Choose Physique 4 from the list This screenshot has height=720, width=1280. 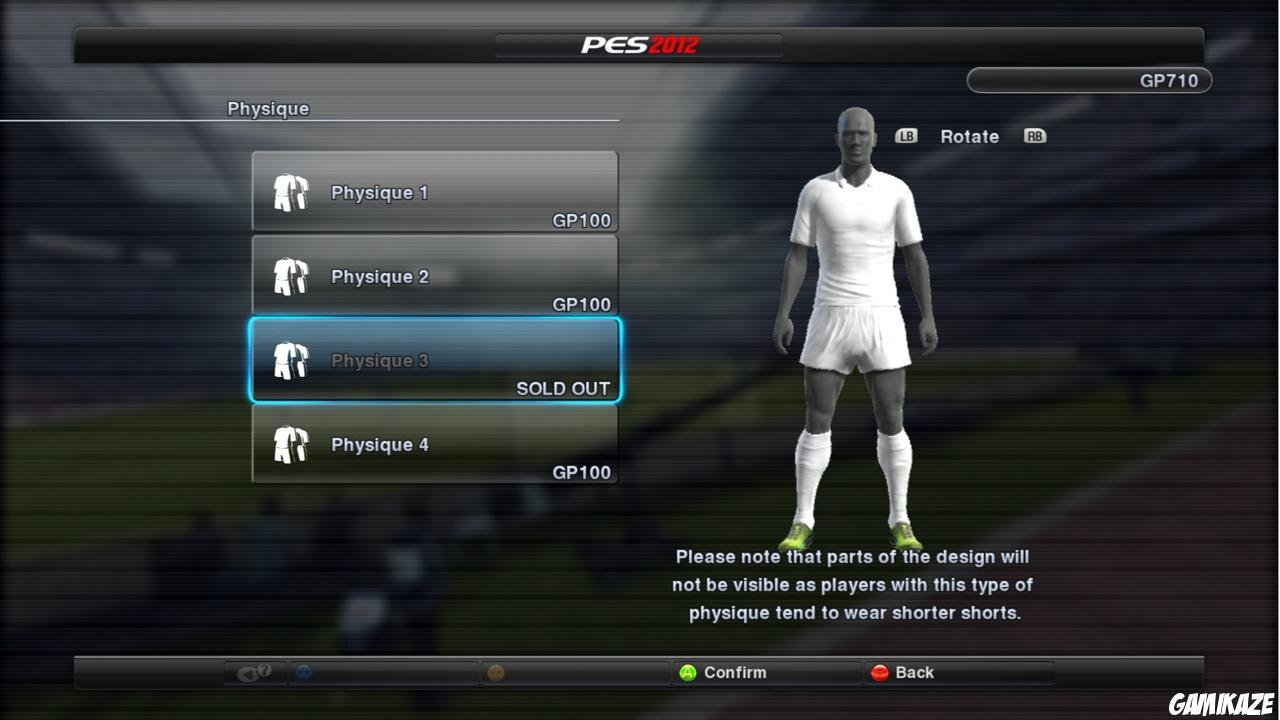(x=435, y=444)
